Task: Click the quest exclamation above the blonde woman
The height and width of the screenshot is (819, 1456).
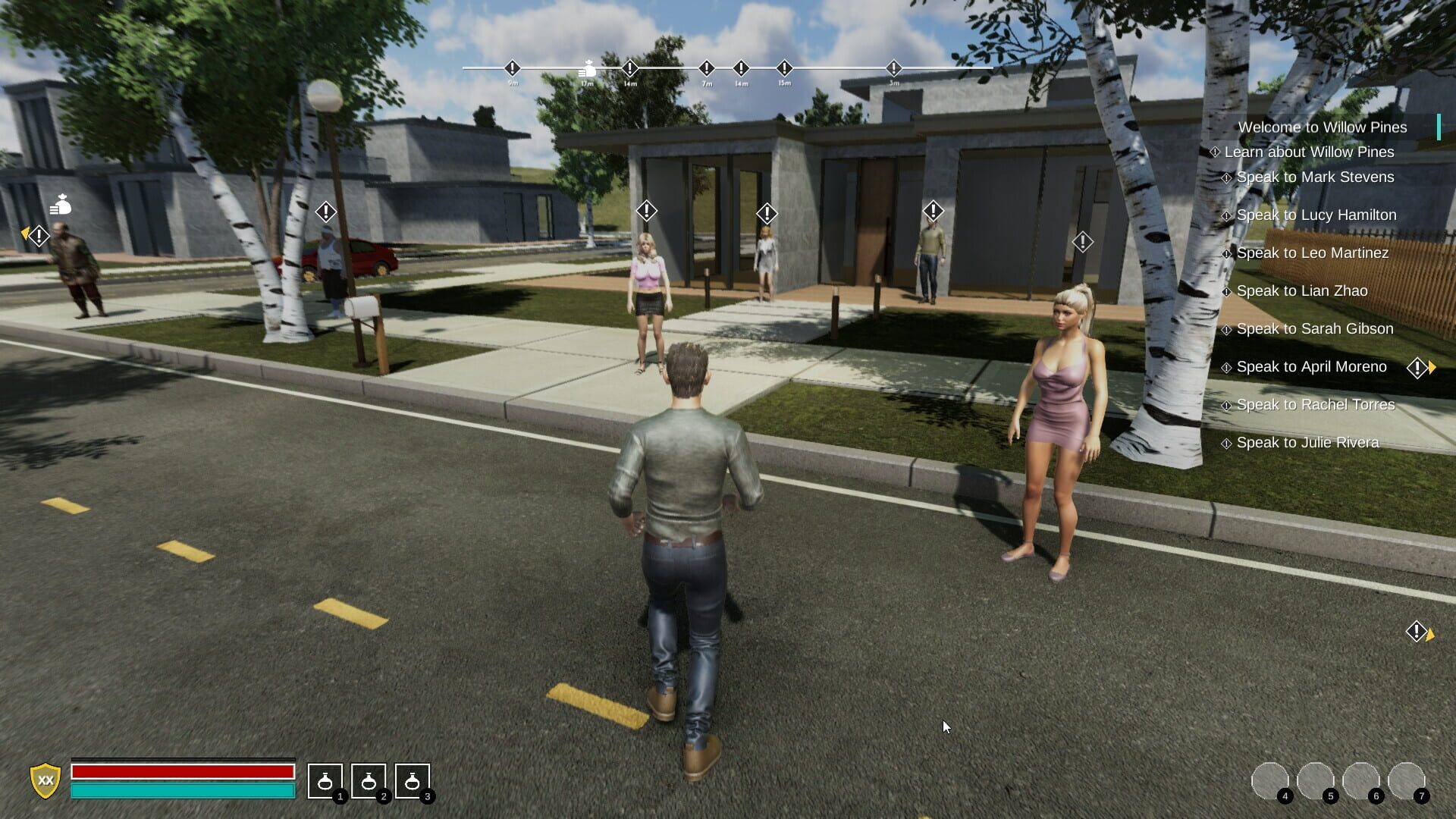Action: pyautogui.click(x=645, y=210)
